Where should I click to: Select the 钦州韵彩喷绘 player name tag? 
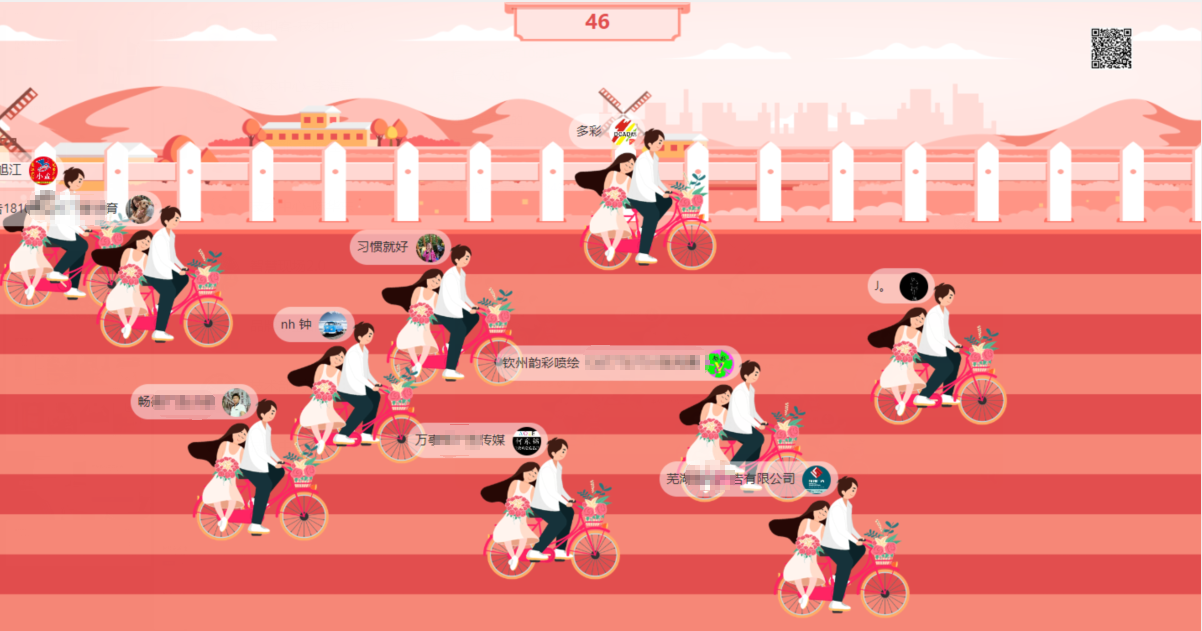[618, 363]
